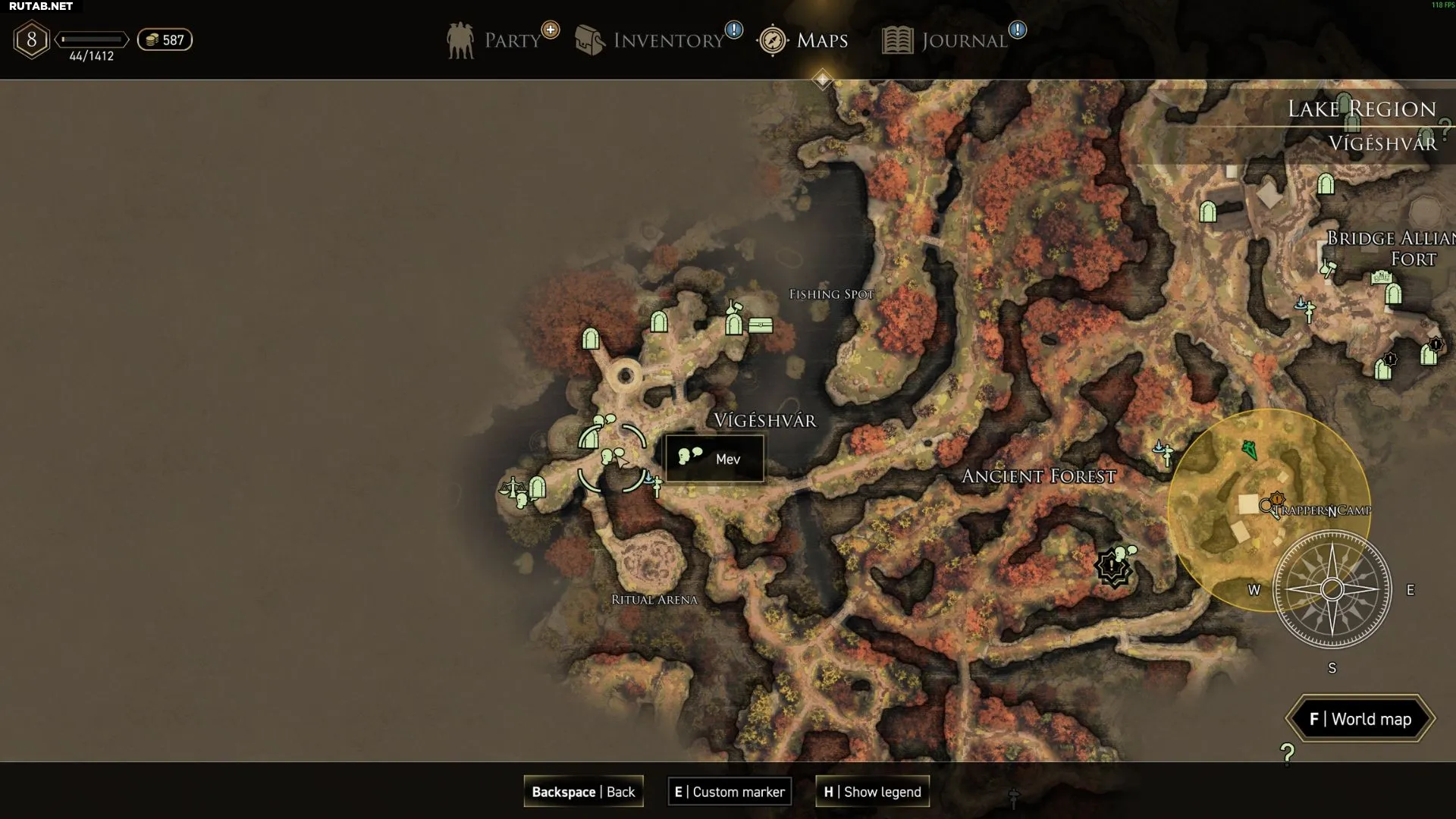Click the Back button
The width and height of the screenshot is (1456, 819).
click(583, 792)
